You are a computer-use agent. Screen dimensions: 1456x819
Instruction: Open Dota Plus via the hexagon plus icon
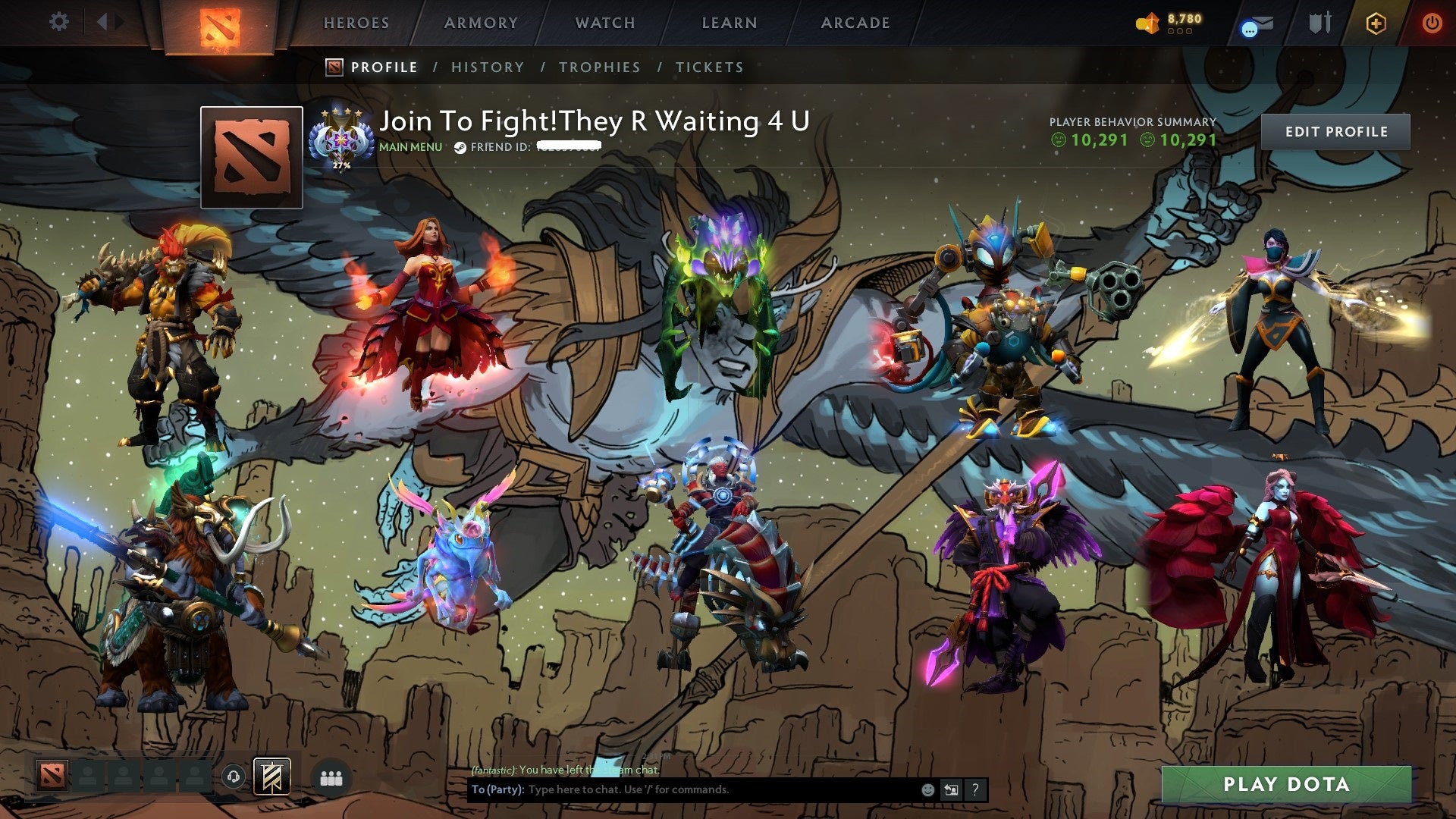1376,23
